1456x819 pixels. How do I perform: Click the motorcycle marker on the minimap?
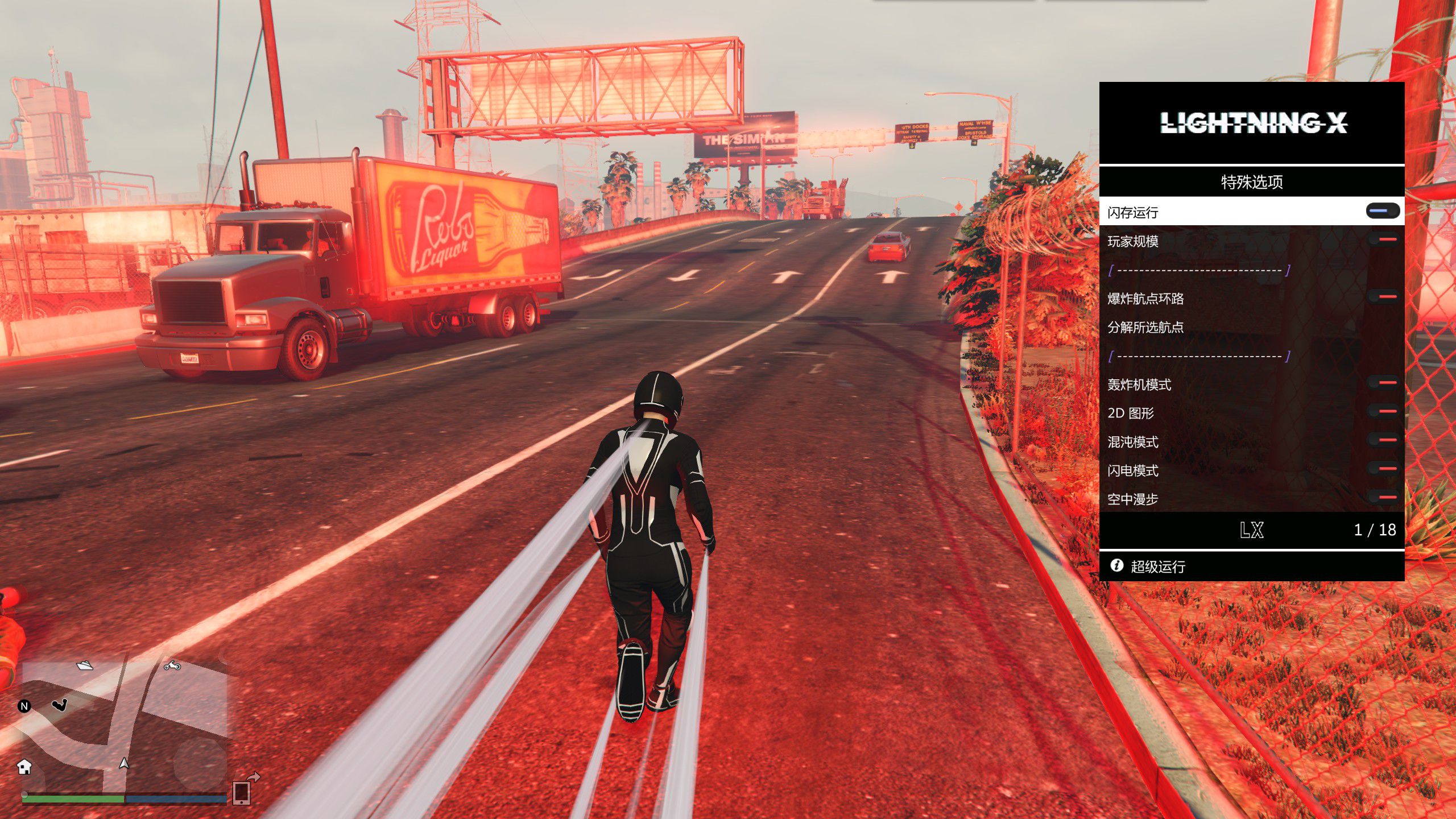click(x=172, y=665)
